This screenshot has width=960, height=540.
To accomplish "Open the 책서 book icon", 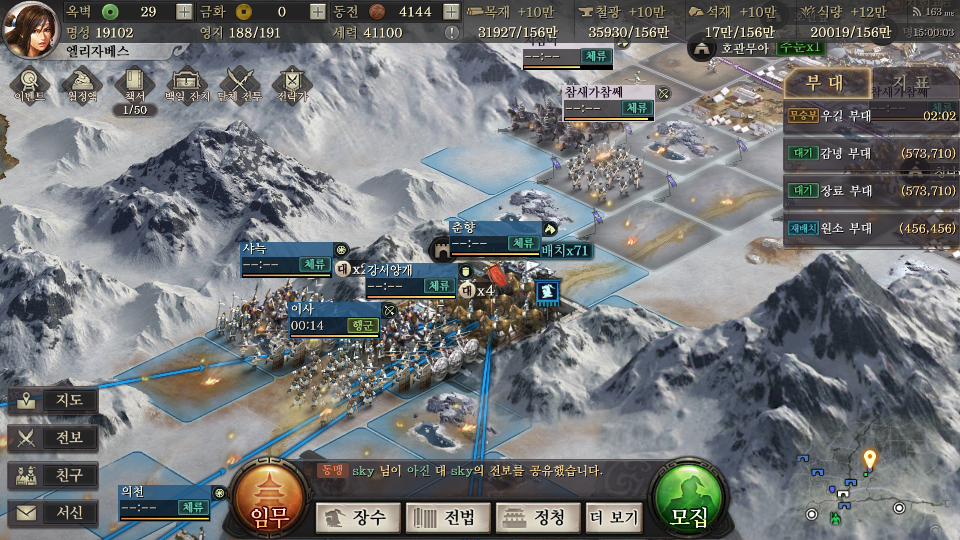I will 134,85.
